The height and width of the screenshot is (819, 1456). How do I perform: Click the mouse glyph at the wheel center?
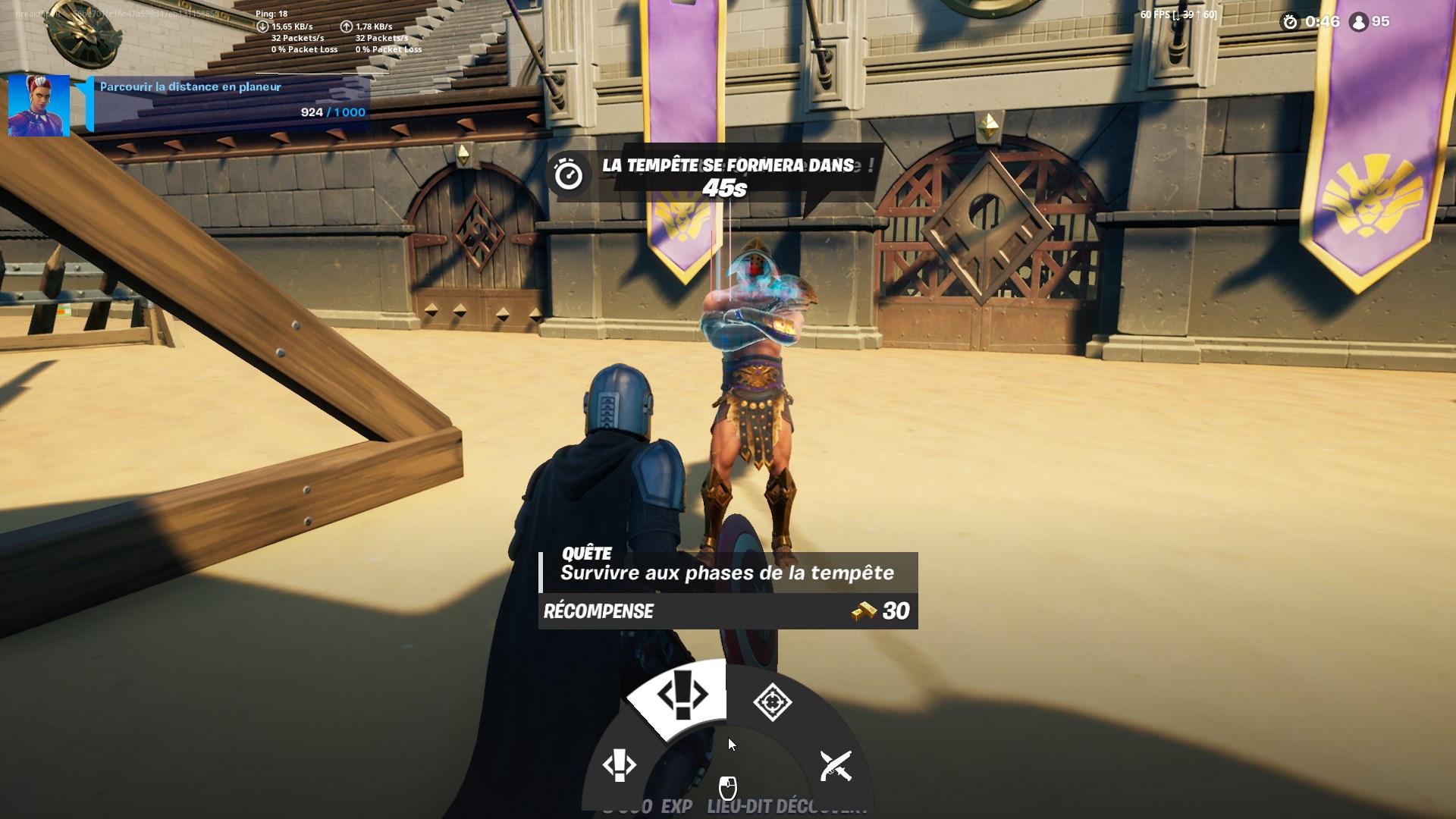tap(726, 786)
